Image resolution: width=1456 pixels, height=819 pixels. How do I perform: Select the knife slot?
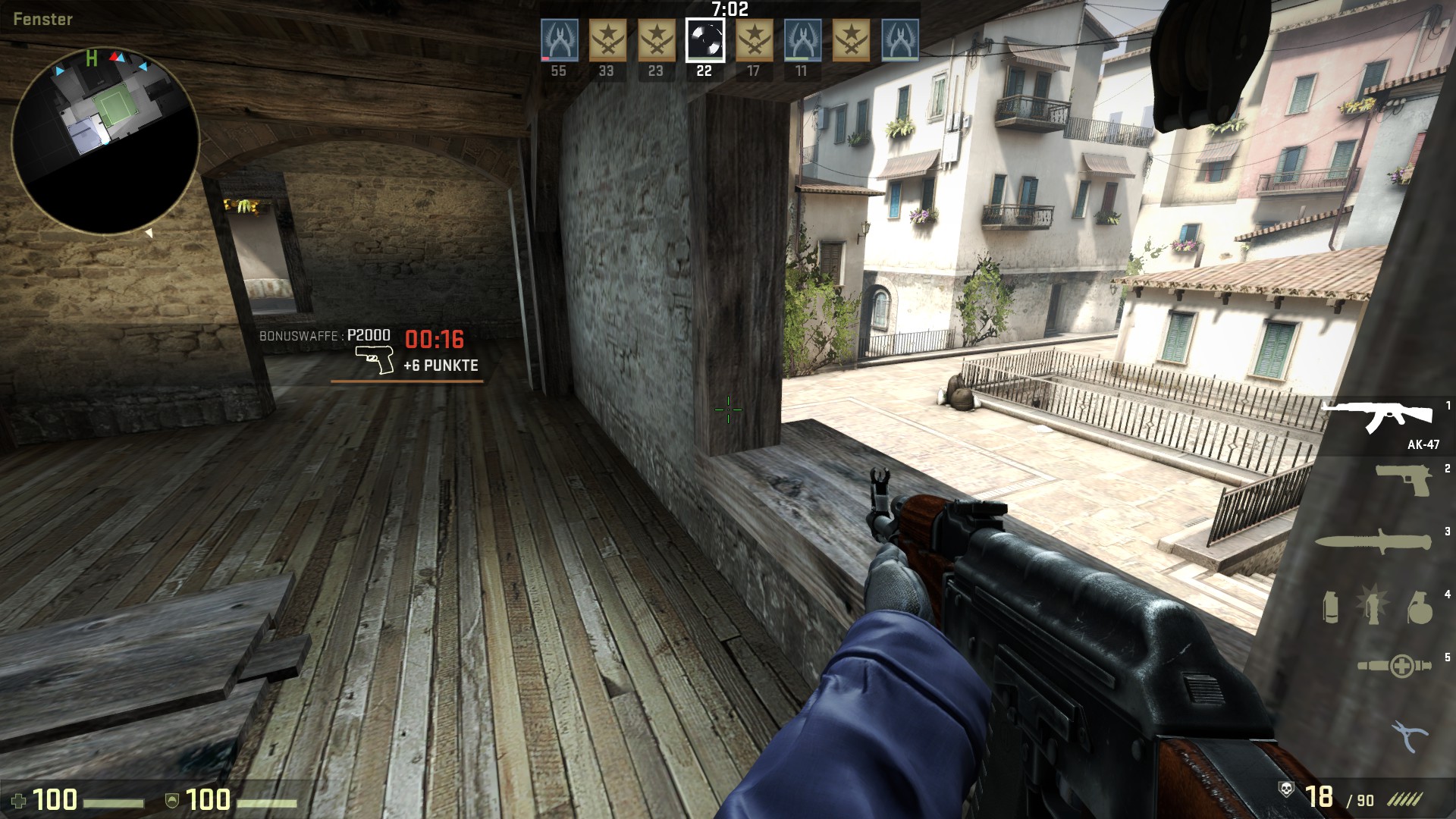click(1373, 541)
